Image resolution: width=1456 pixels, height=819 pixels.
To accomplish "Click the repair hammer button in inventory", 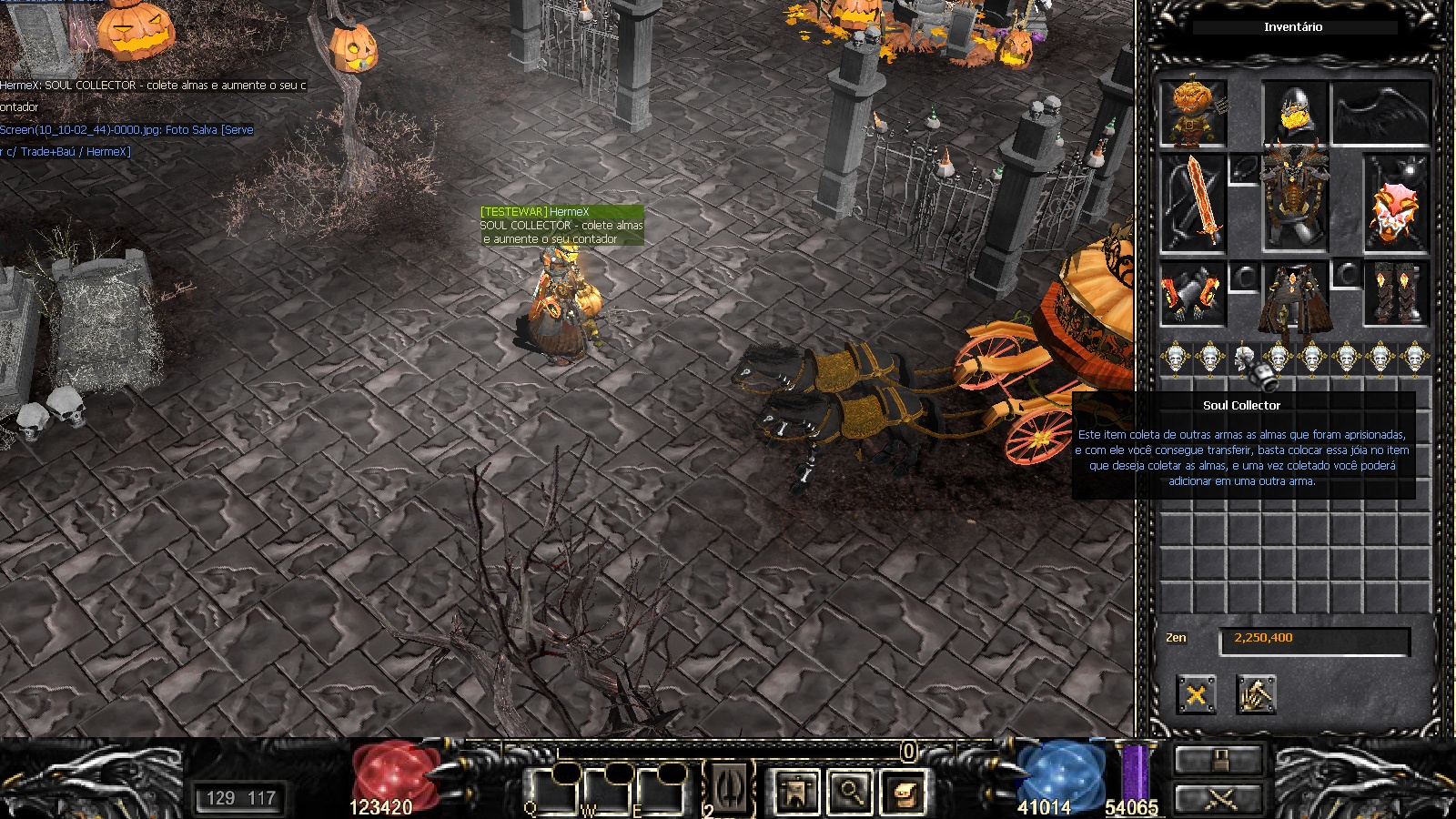I will 1256,695.
